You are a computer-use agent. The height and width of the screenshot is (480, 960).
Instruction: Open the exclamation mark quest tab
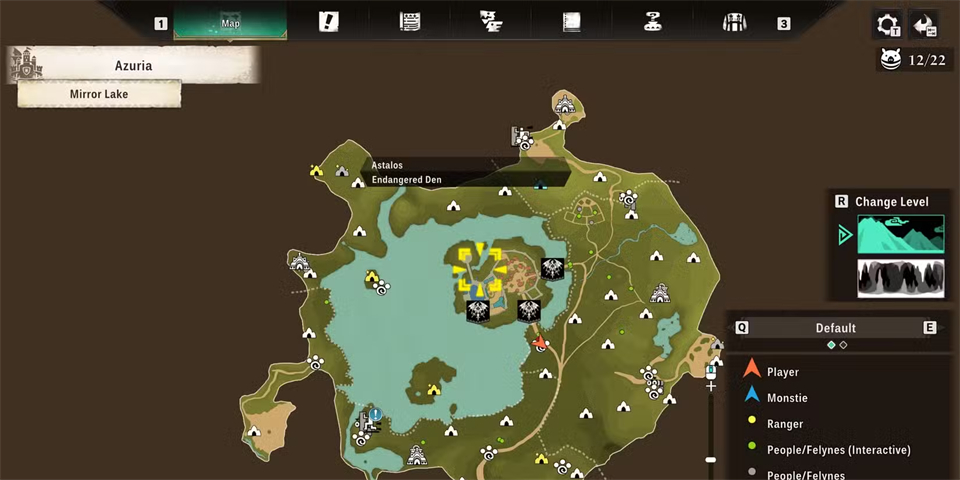click(328, 22)
